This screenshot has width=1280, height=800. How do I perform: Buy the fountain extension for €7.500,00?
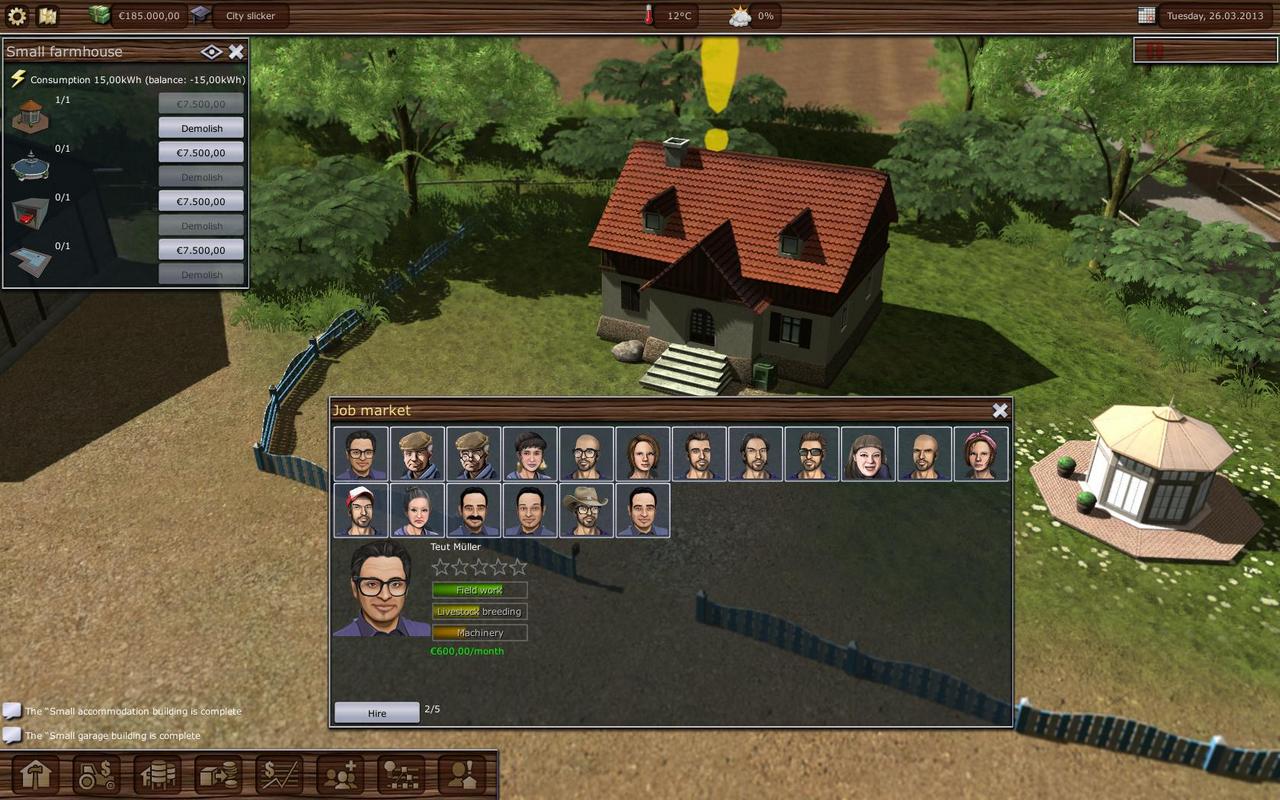(x=201, y=152)
